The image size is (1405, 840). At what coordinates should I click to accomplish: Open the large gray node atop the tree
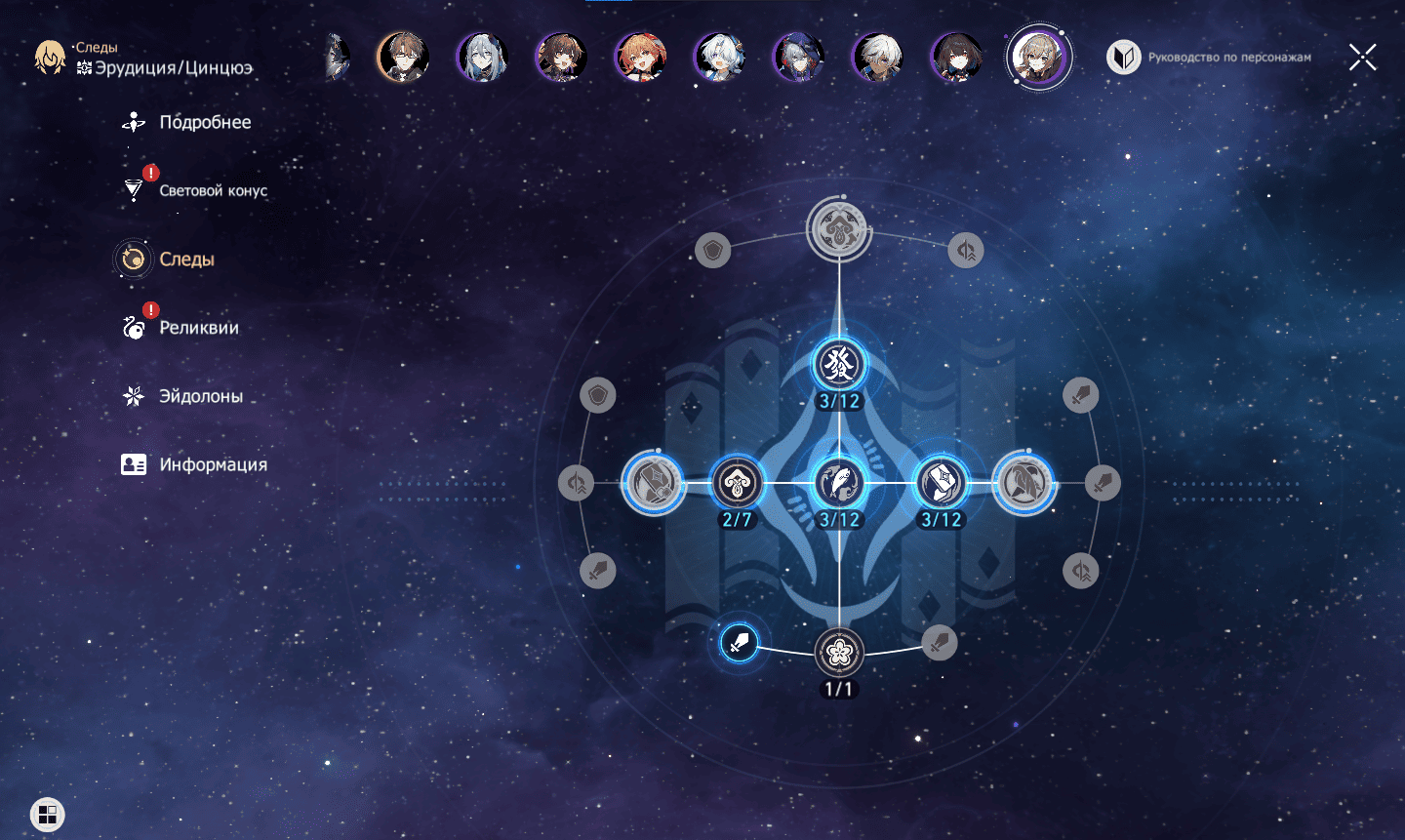[839, 230]
